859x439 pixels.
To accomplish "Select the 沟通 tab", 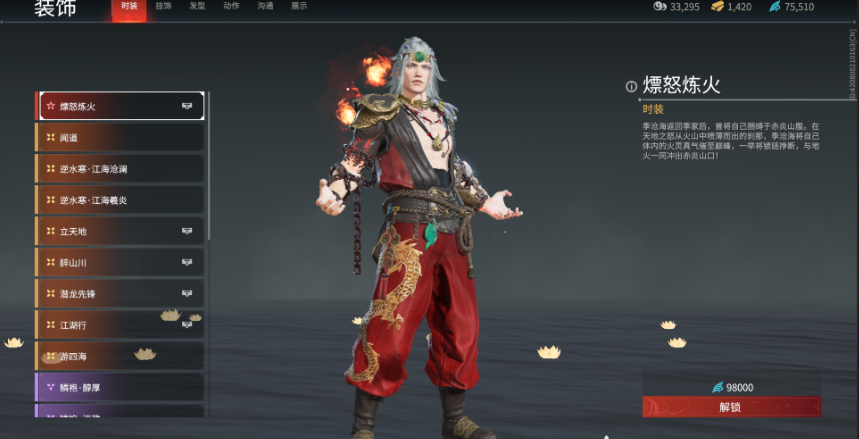I will 265,7.
